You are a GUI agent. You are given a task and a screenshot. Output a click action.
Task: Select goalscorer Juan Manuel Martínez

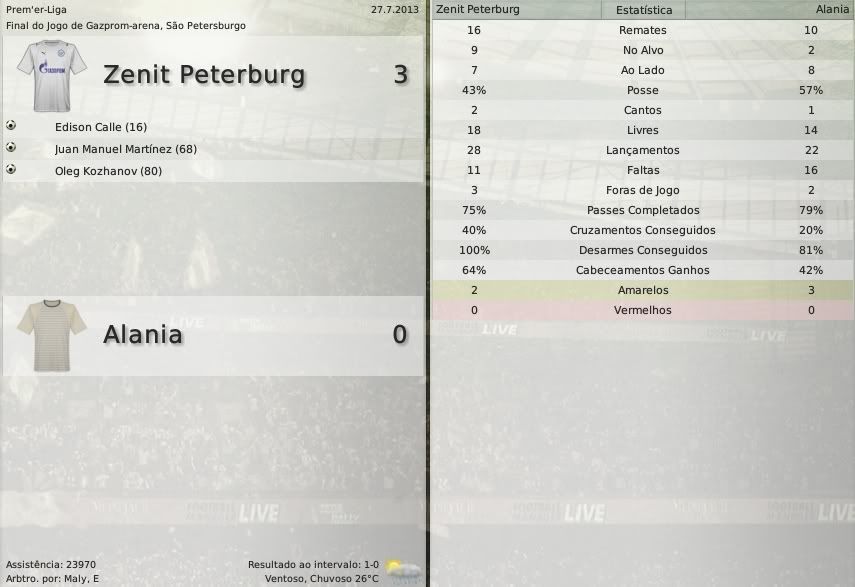click(x=126, y=149)
